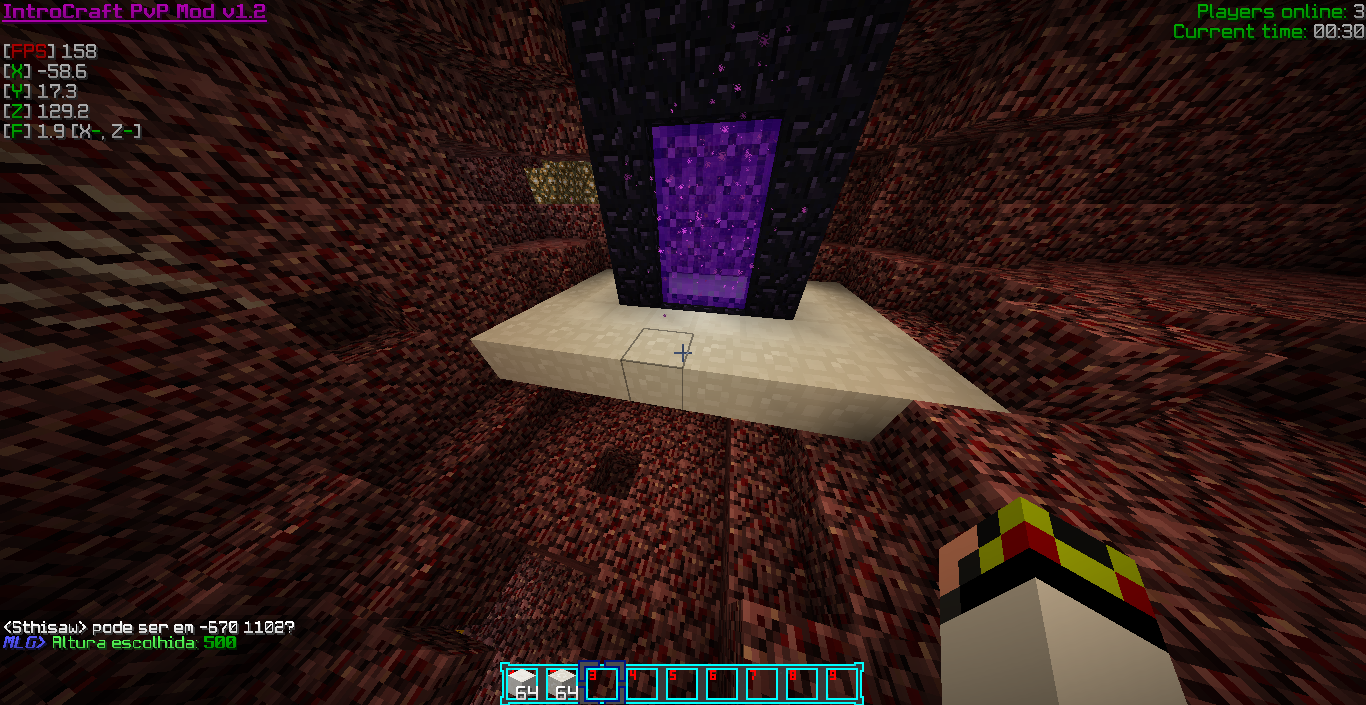Select the second hotbar stack of 64 blocks
The width and height of the screenshot is (1366, 705).
coord(562,684)
